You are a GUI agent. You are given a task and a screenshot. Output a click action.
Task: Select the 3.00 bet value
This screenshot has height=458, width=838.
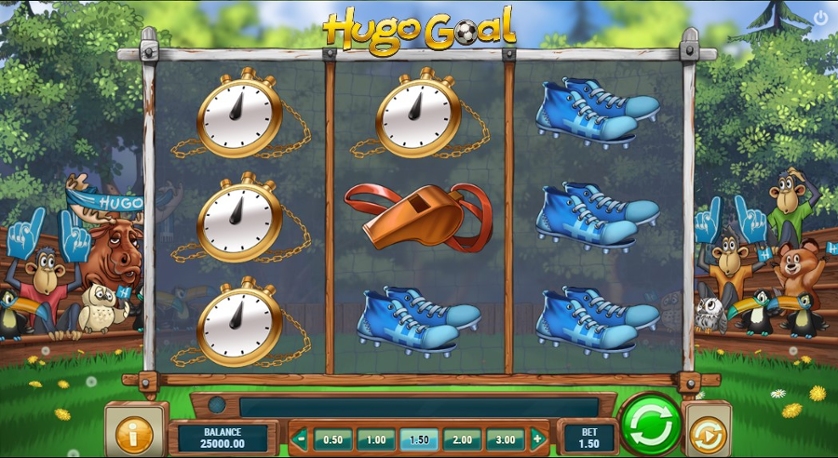[505, 439]
